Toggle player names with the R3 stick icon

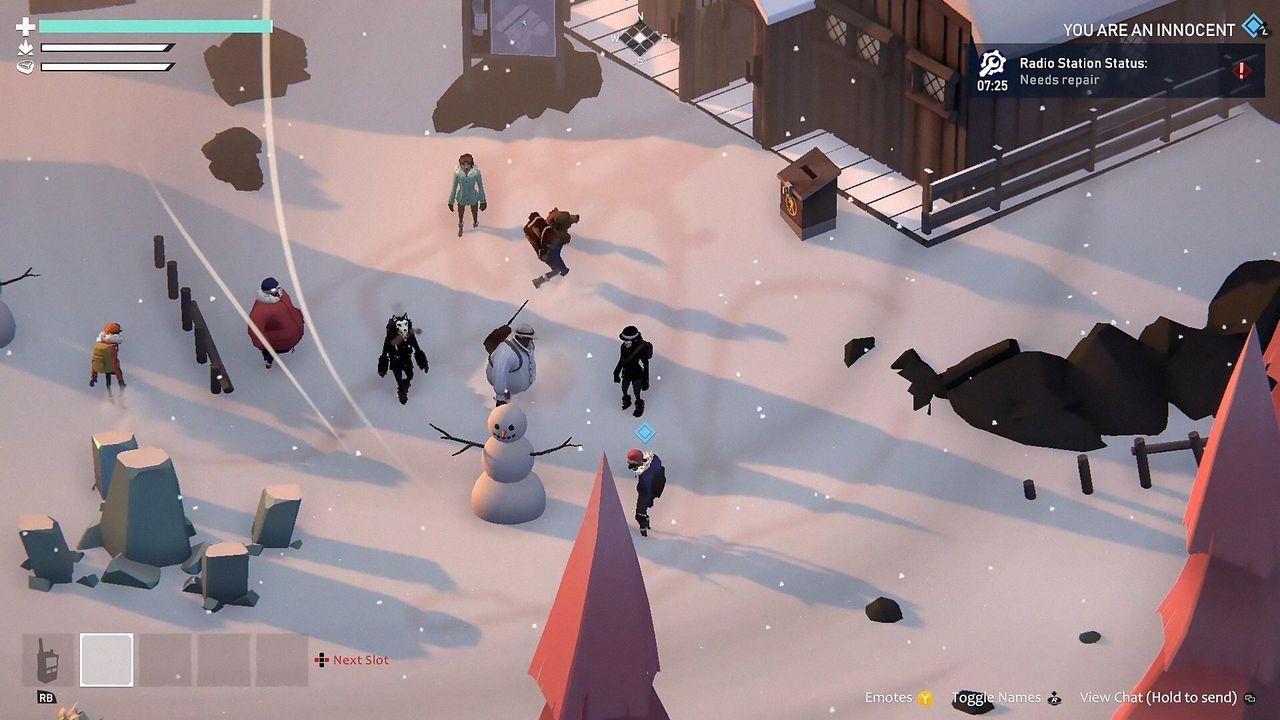[x=1054, y=697]
